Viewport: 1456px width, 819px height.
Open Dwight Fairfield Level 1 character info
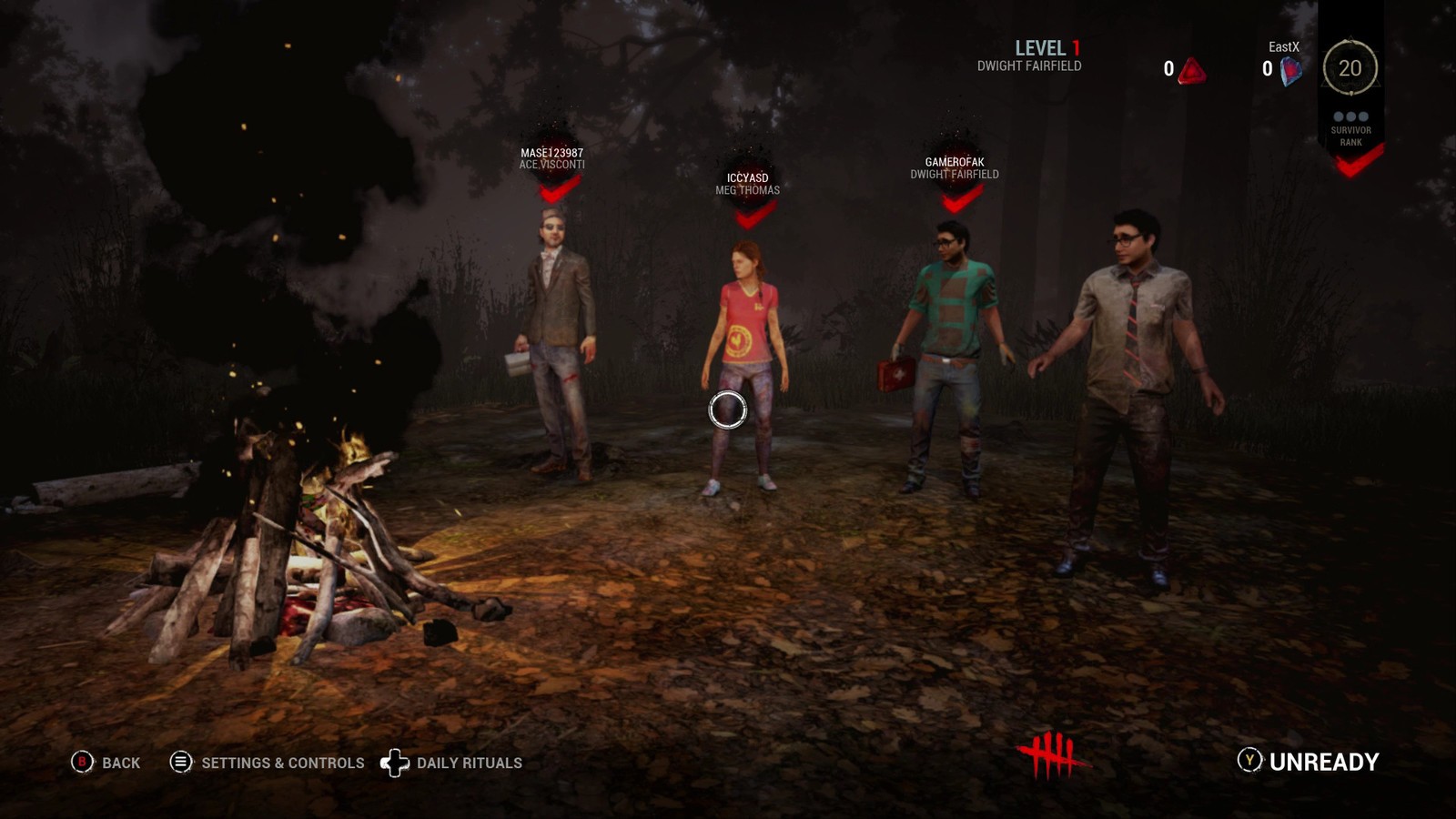tap(1030, 56)
